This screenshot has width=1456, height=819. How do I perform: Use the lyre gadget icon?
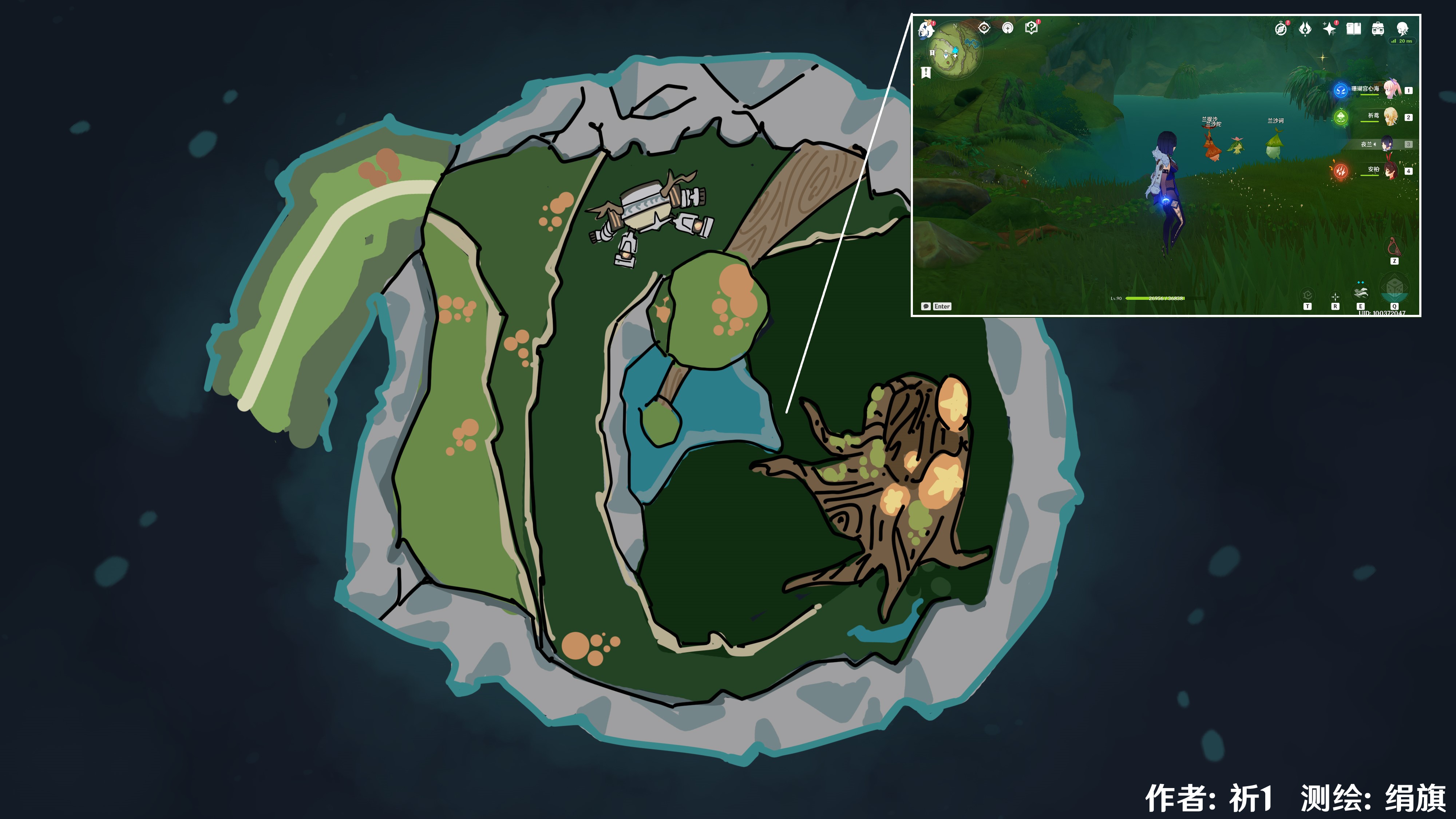pos(1394,247)
